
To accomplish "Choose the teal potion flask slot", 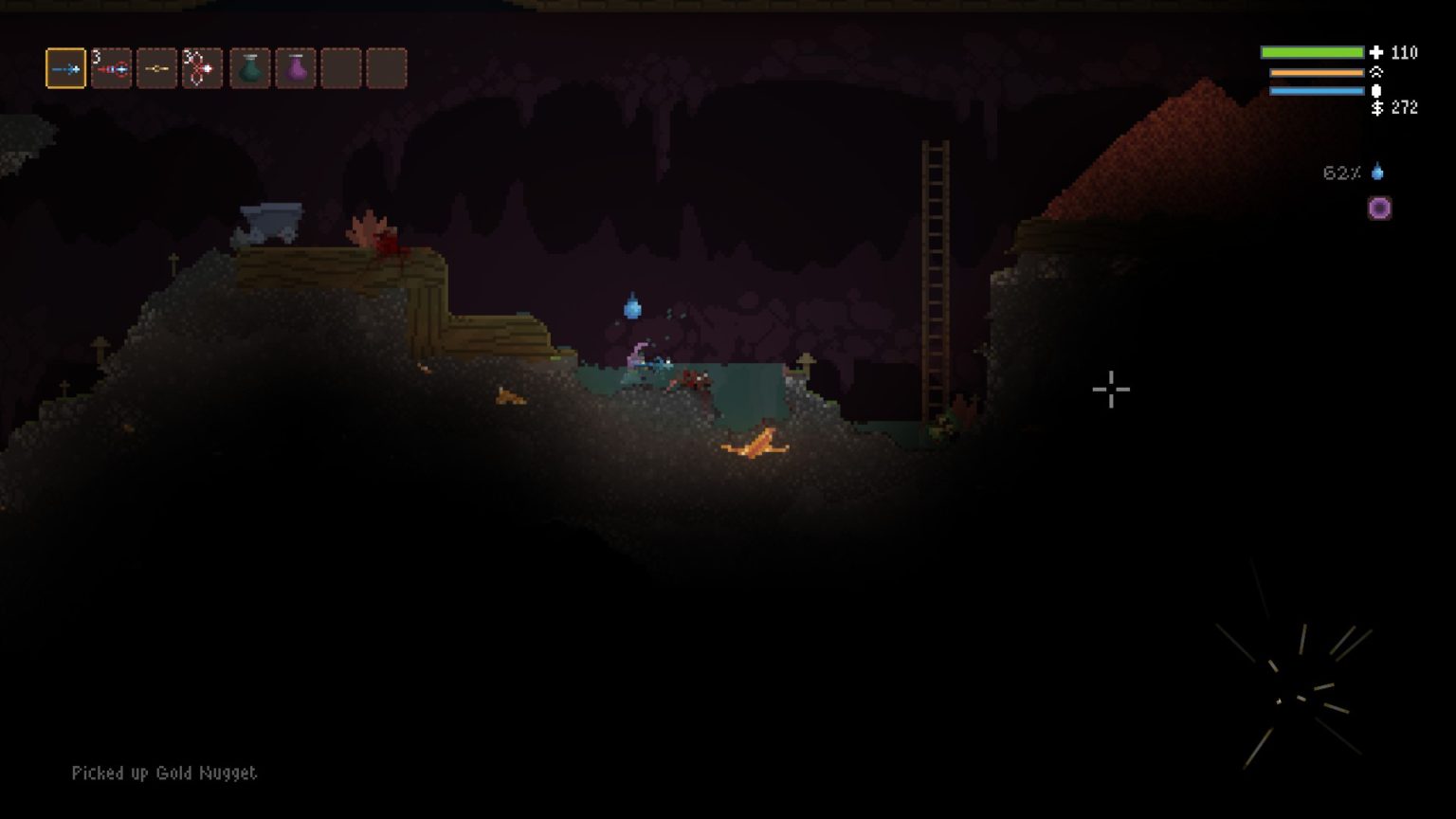I will tap(250, 68).
